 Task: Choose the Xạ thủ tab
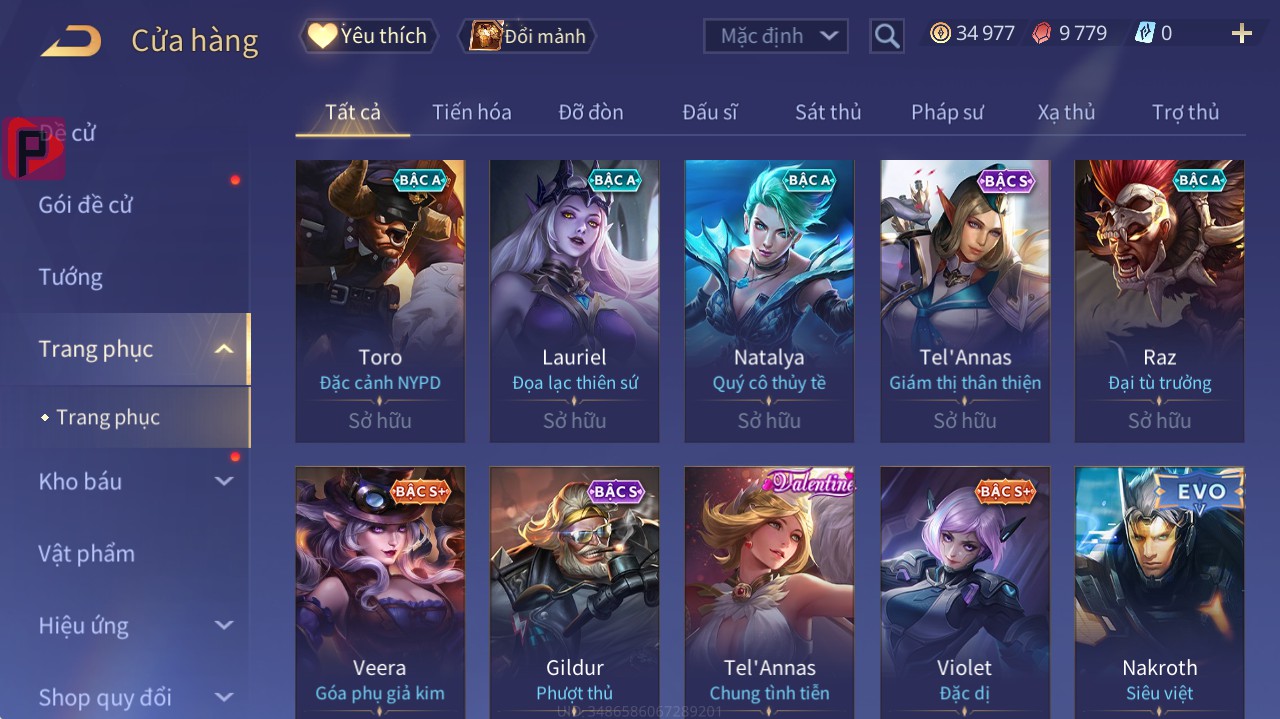point(1066,112)
